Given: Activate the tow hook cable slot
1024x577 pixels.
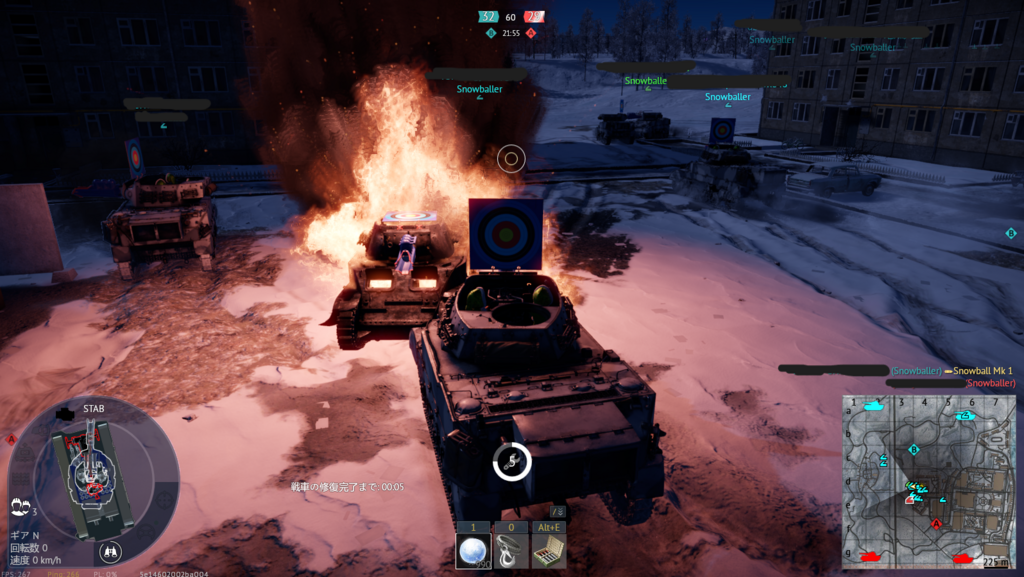Looking at the screenshot, I should point(510,550).
